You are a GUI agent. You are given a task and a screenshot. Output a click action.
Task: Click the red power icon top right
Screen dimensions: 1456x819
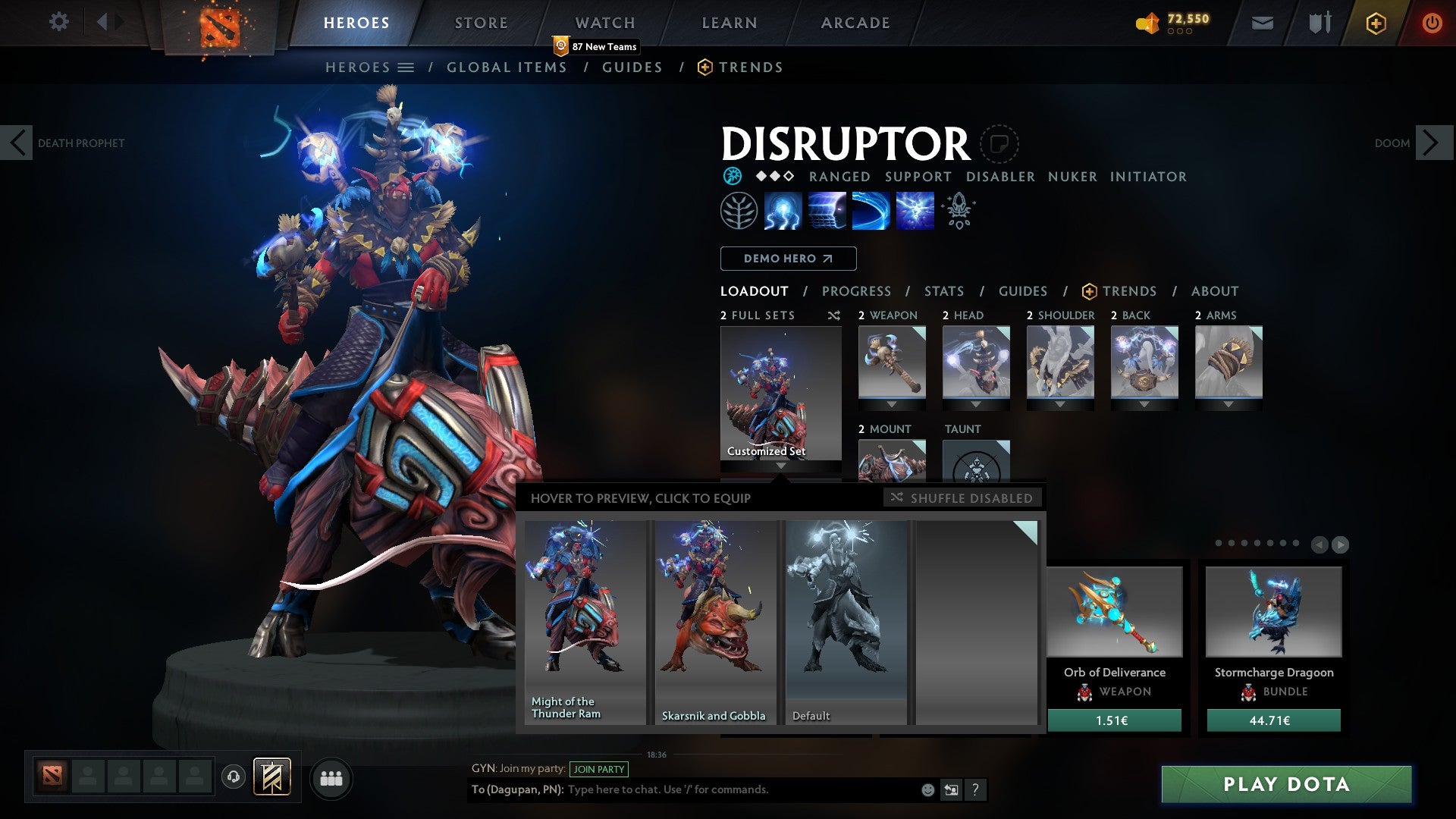tap(1433, 24)
